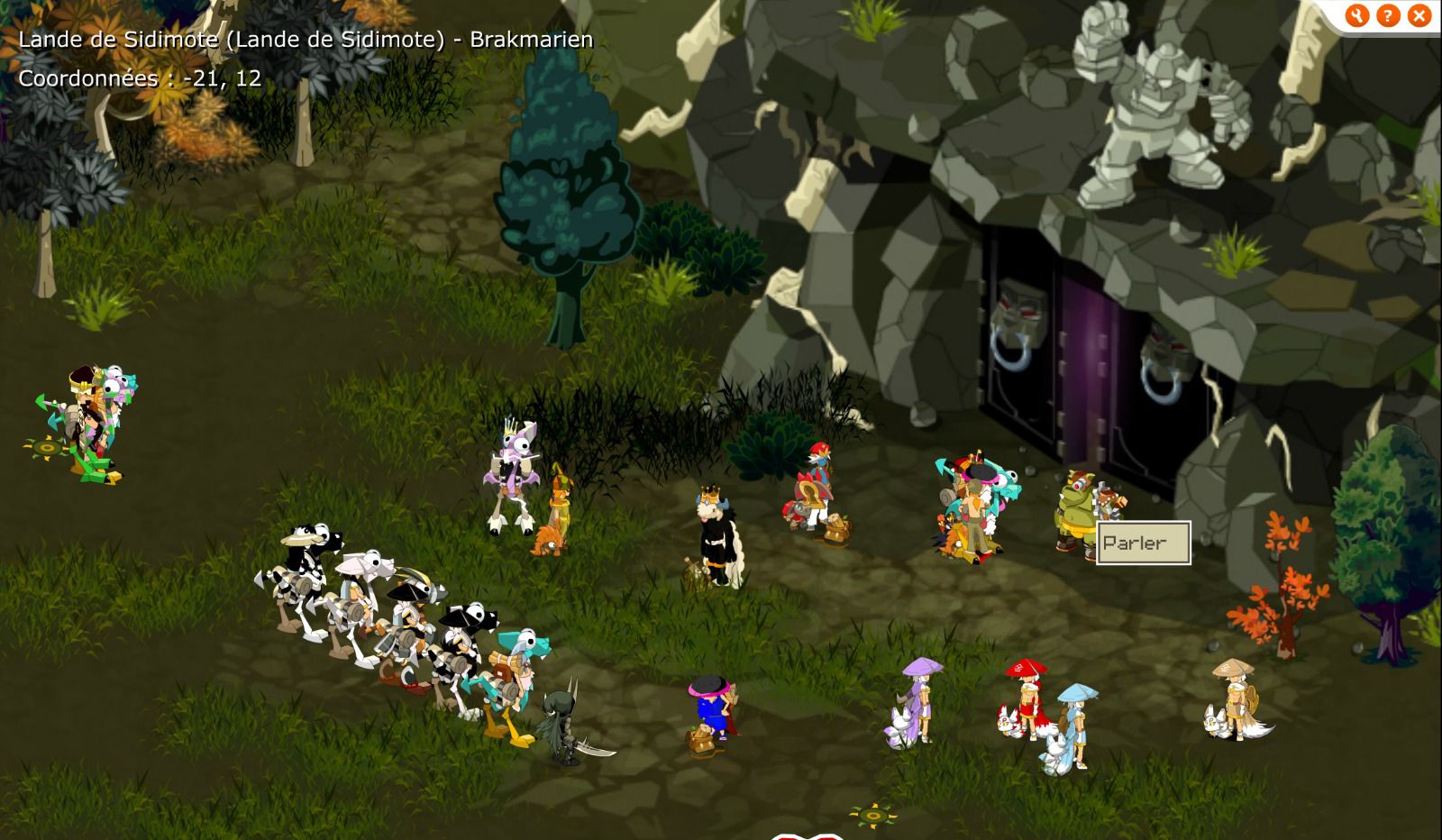Open help via the question mark button
The height and width of the screenshot is (840, 1442).
(x=1388, y=15)
